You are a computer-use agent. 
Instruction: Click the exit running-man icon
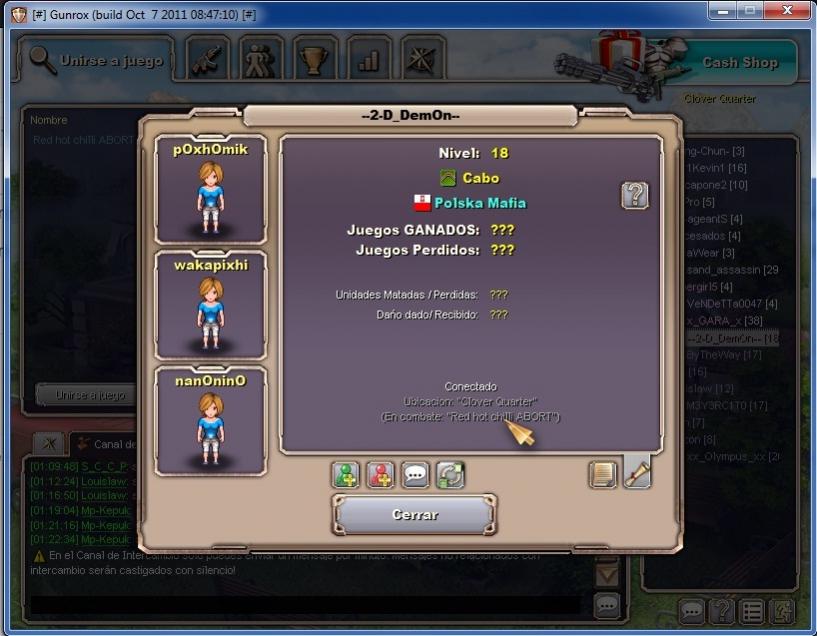pos(782,610)
